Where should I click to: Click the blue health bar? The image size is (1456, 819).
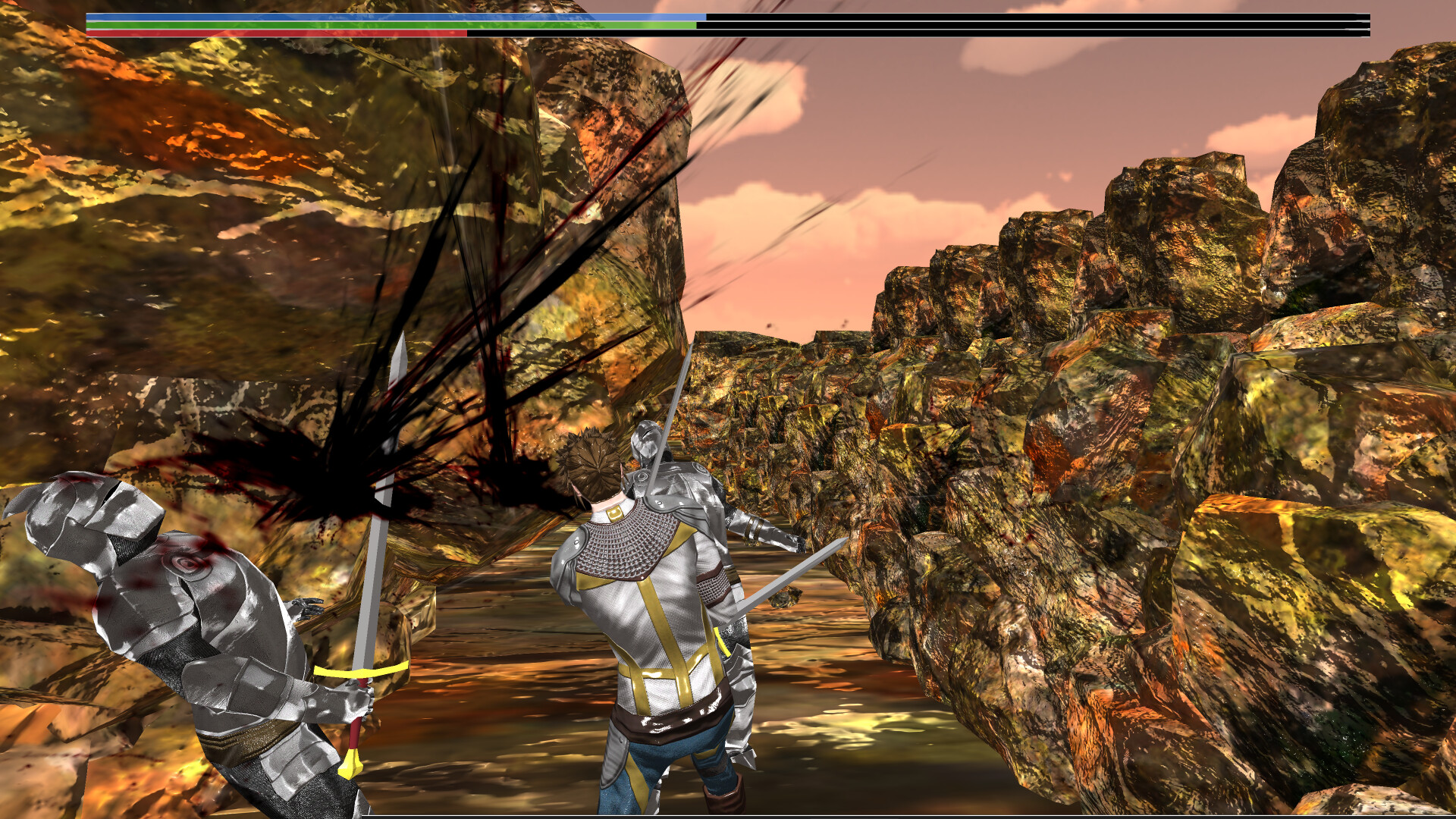pos(379,15)
